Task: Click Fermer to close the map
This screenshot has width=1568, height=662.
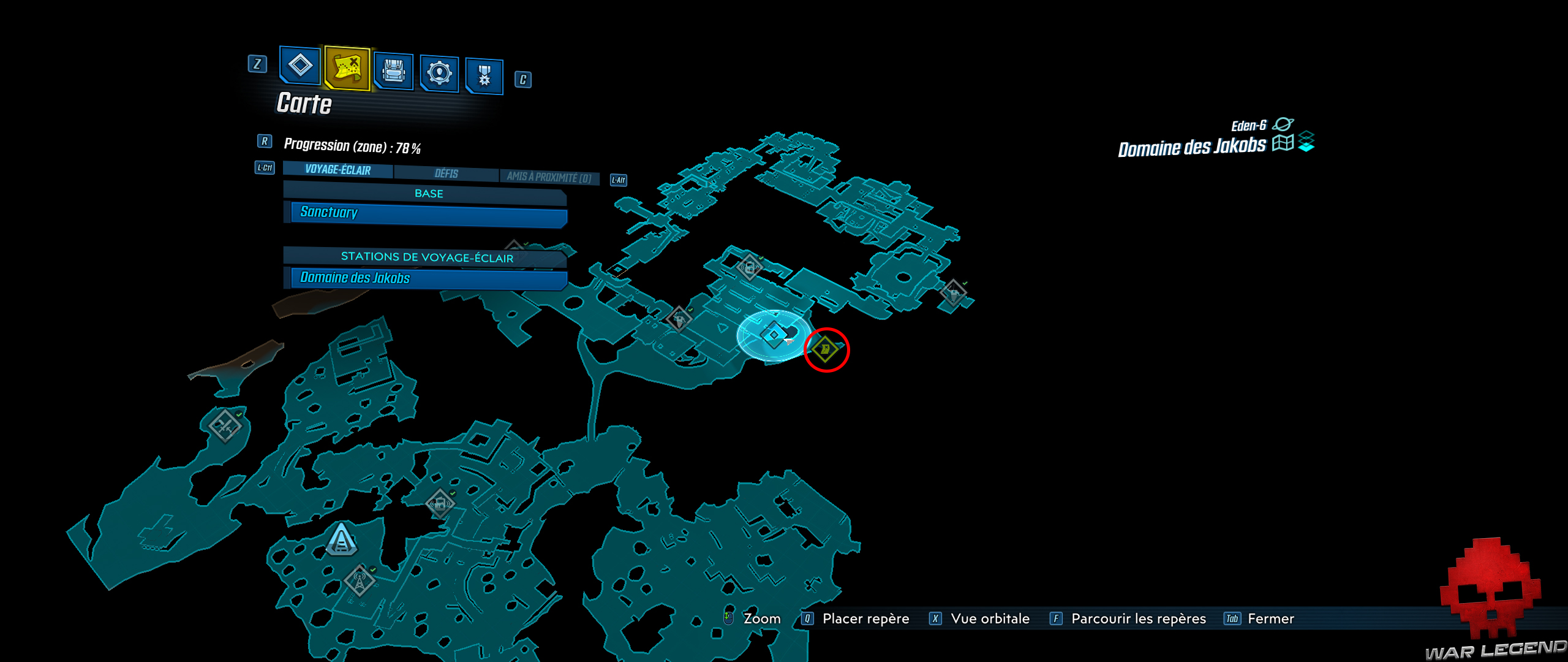Action: (1270, 618)
